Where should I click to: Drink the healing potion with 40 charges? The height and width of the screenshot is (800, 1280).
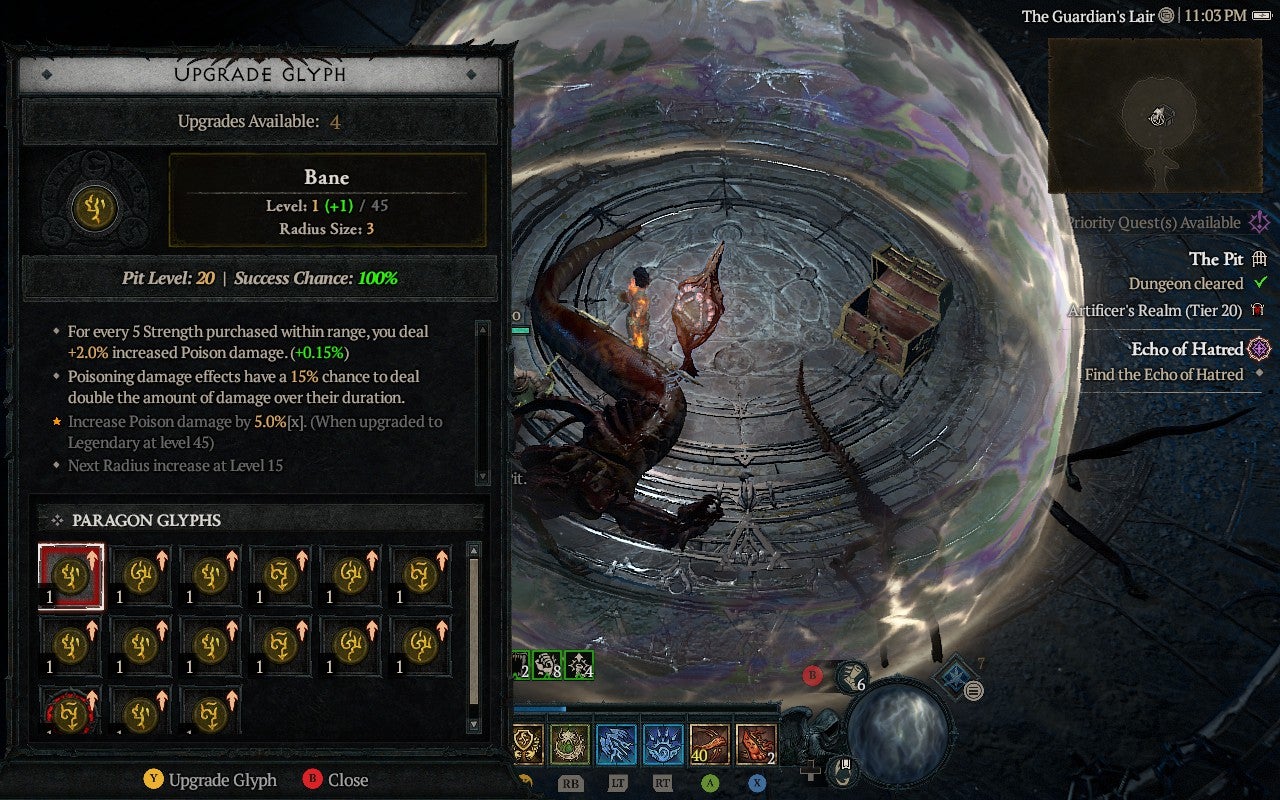709,742
